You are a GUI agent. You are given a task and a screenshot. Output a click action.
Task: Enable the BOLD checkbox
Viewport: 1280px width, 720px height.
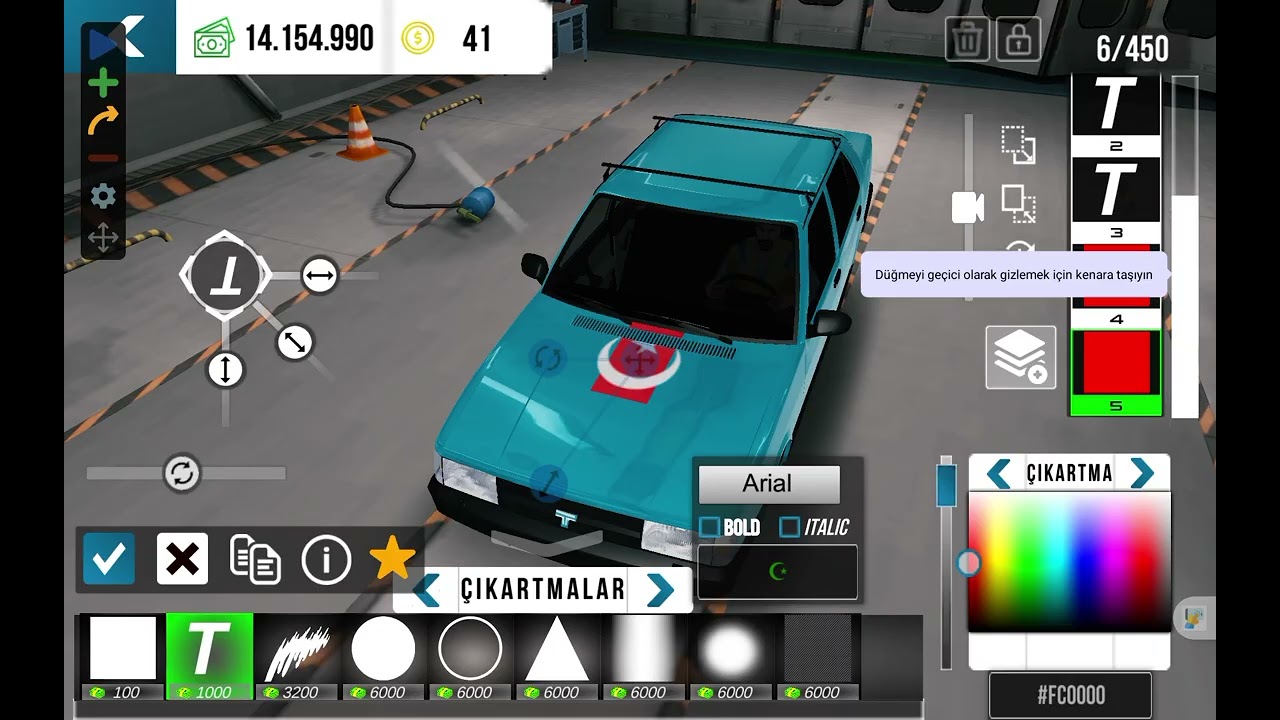710,527
